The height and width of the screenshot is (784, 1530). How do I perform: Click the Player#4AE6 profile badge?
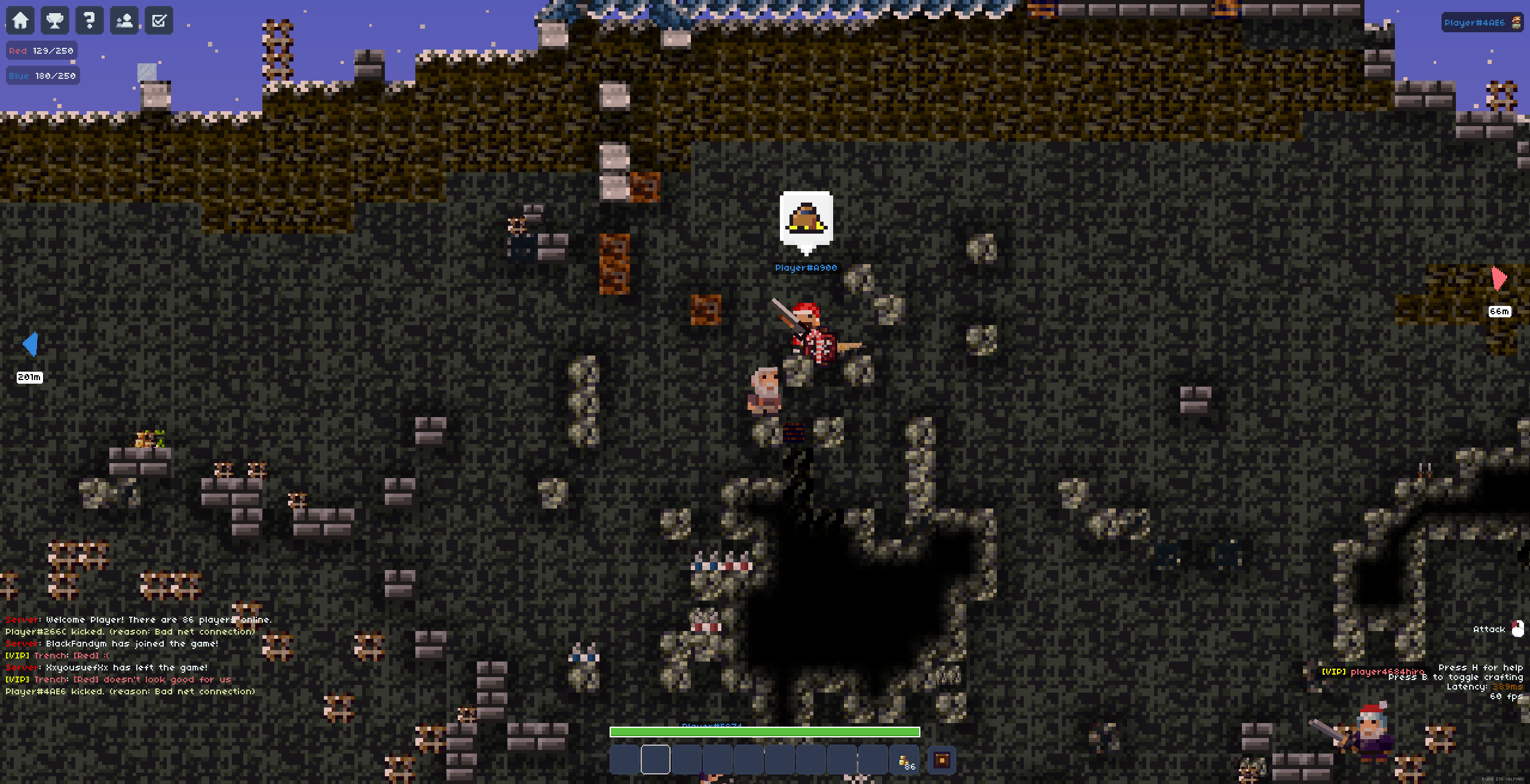coord(1481,23)
